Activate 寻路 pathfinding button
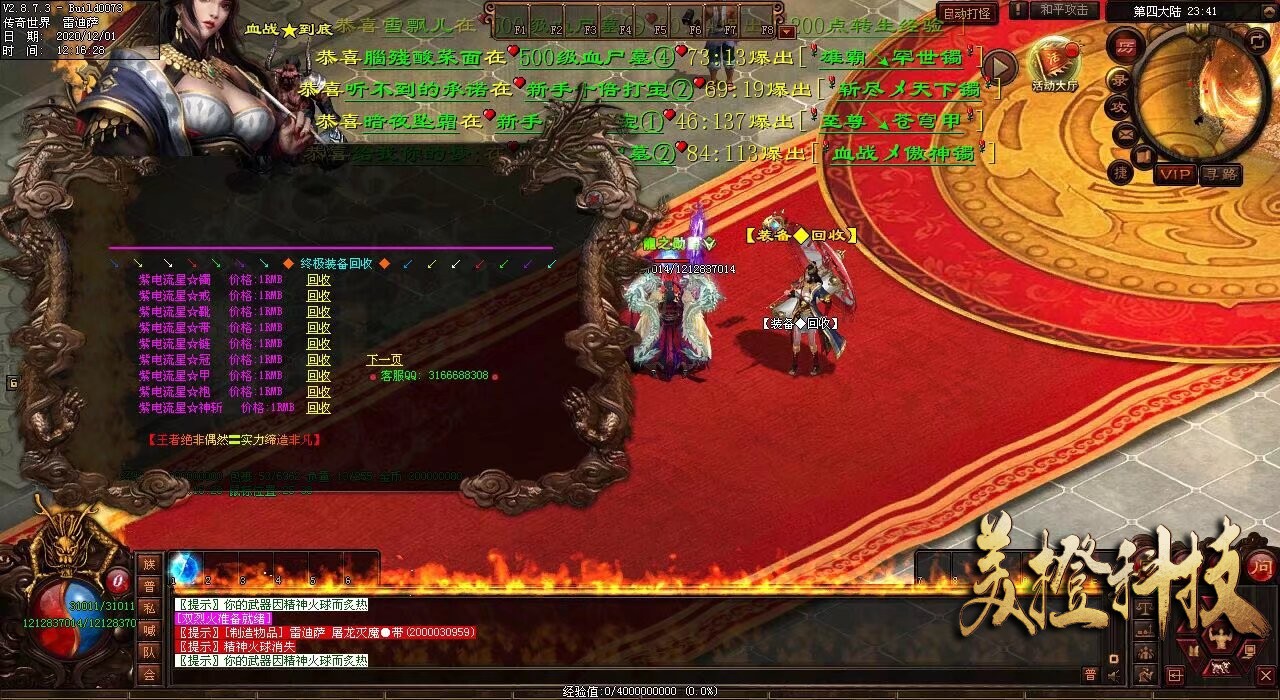The image size is (1280, 700). [1220, 175]
